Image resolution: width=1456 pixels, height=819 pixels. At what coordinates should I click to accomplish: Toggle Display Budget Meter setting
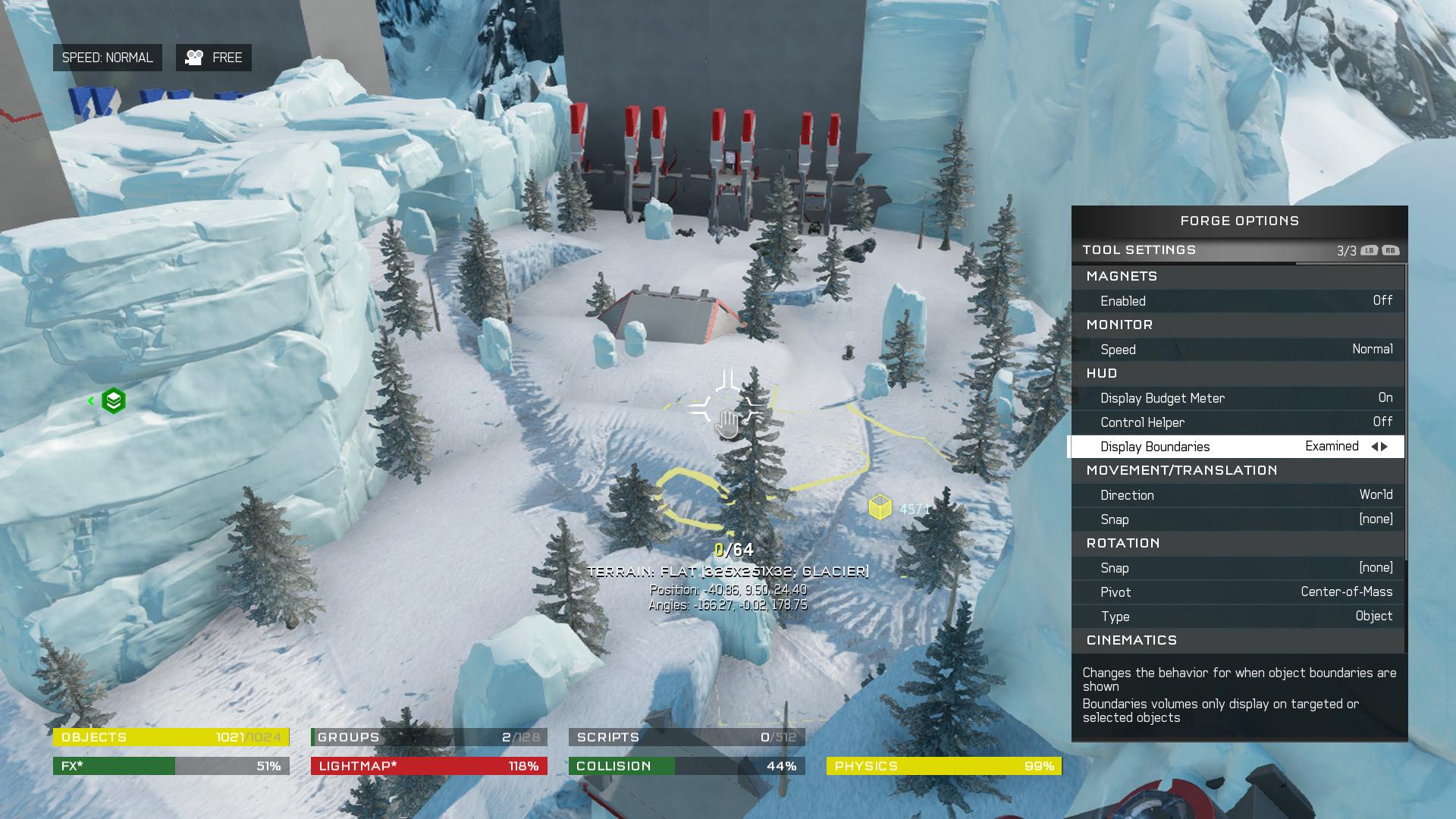(1238, 398)
